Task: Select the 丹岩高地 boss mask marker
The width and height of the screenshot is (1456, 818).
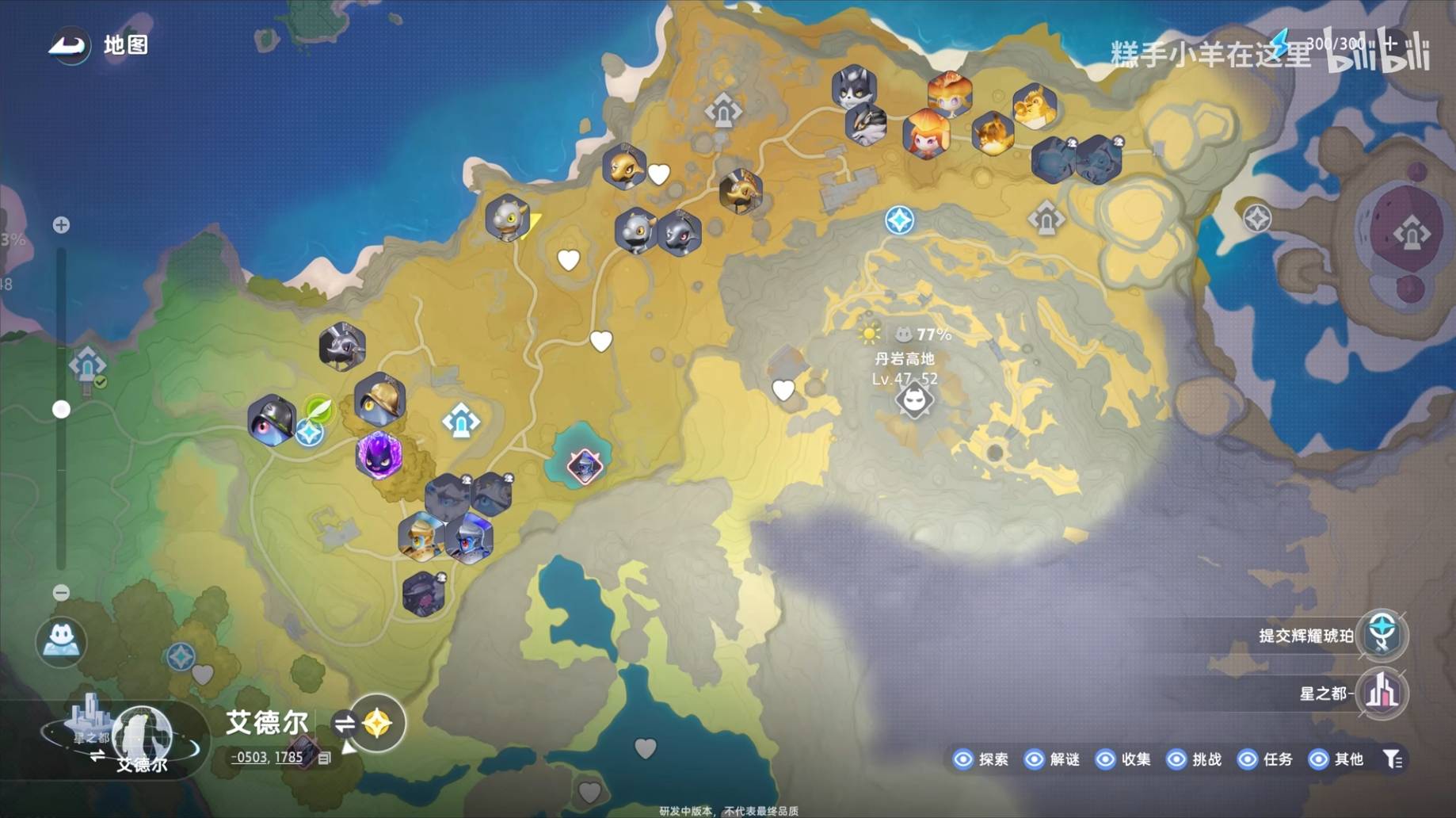Action: 914,401
